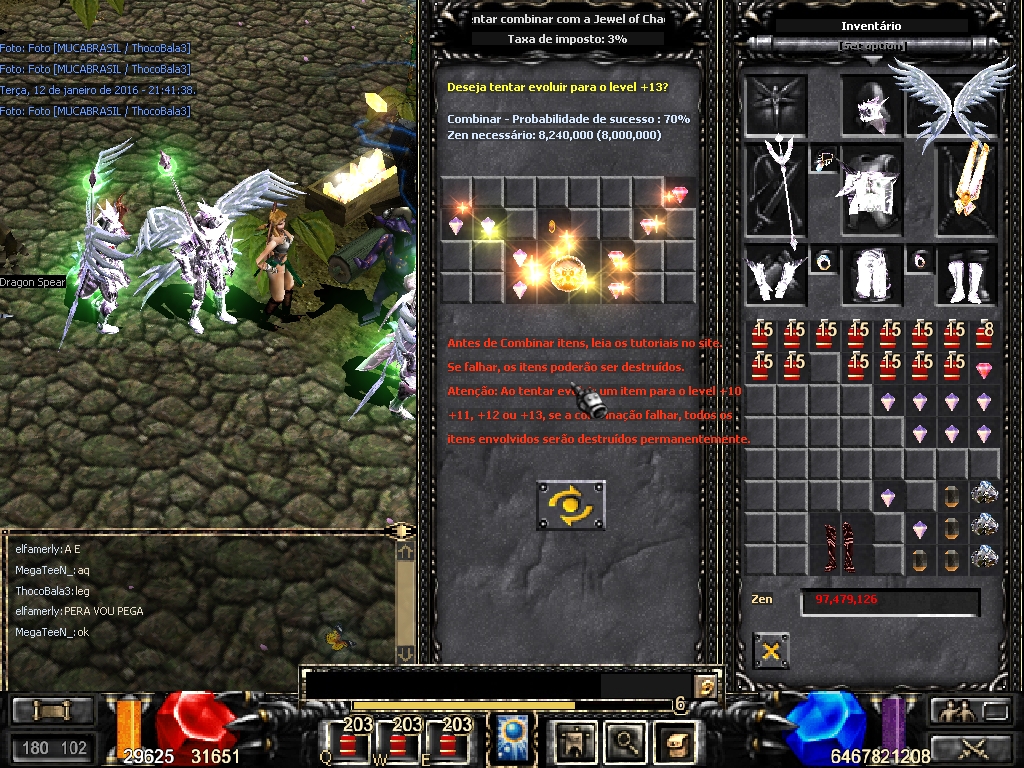This screenshot has width=1024, height=768.
Task: Select the pink gem beside the potions
Action: 986,370
